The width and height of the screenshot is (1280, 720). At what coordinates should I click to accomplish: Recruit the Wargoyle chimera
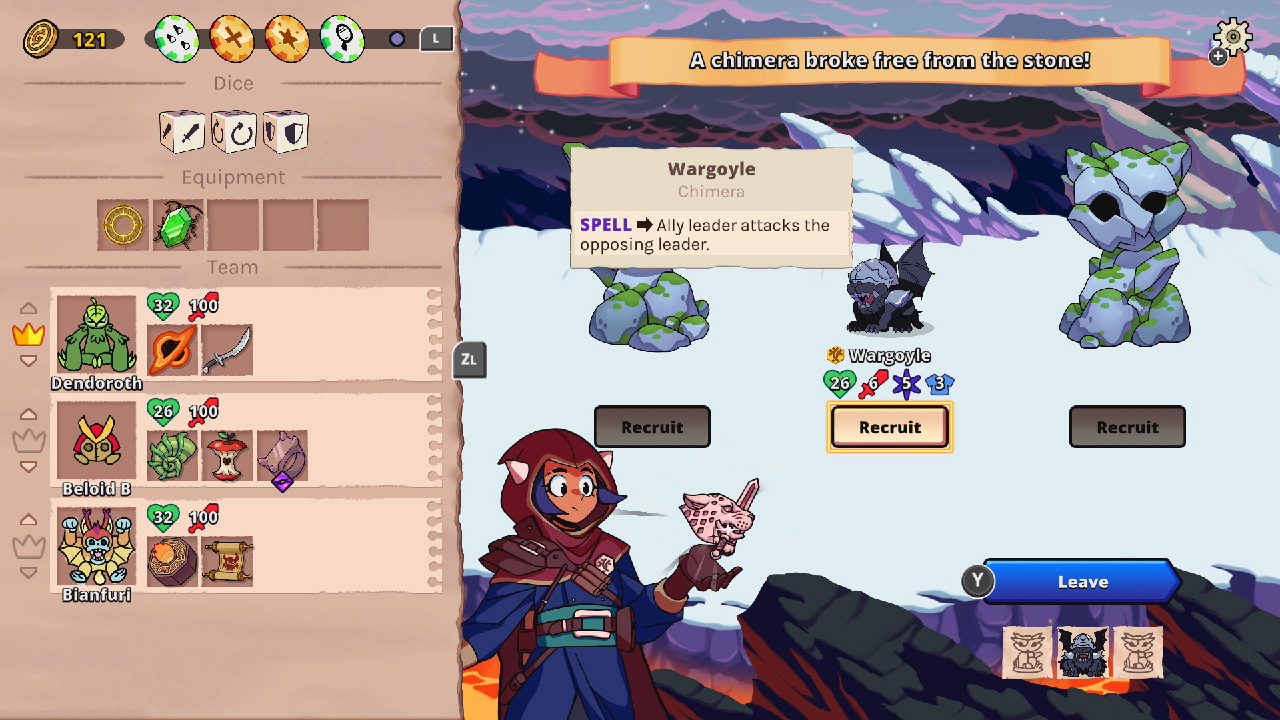[889, 427]
